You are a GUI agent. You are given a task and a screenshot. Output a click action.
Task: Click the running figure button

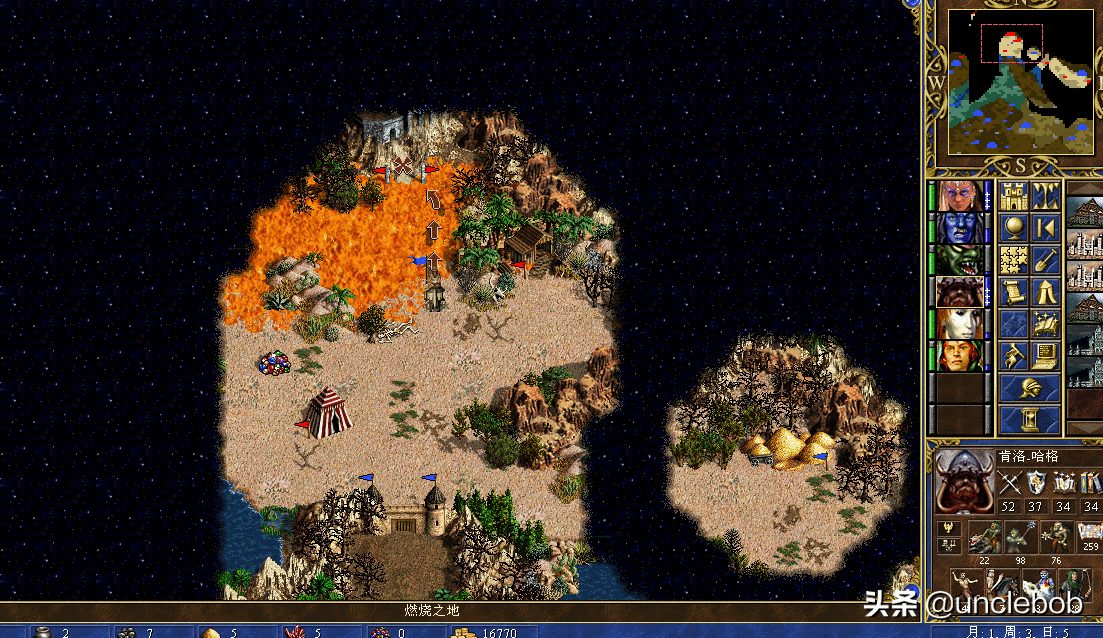click(x=1014, y=356)
